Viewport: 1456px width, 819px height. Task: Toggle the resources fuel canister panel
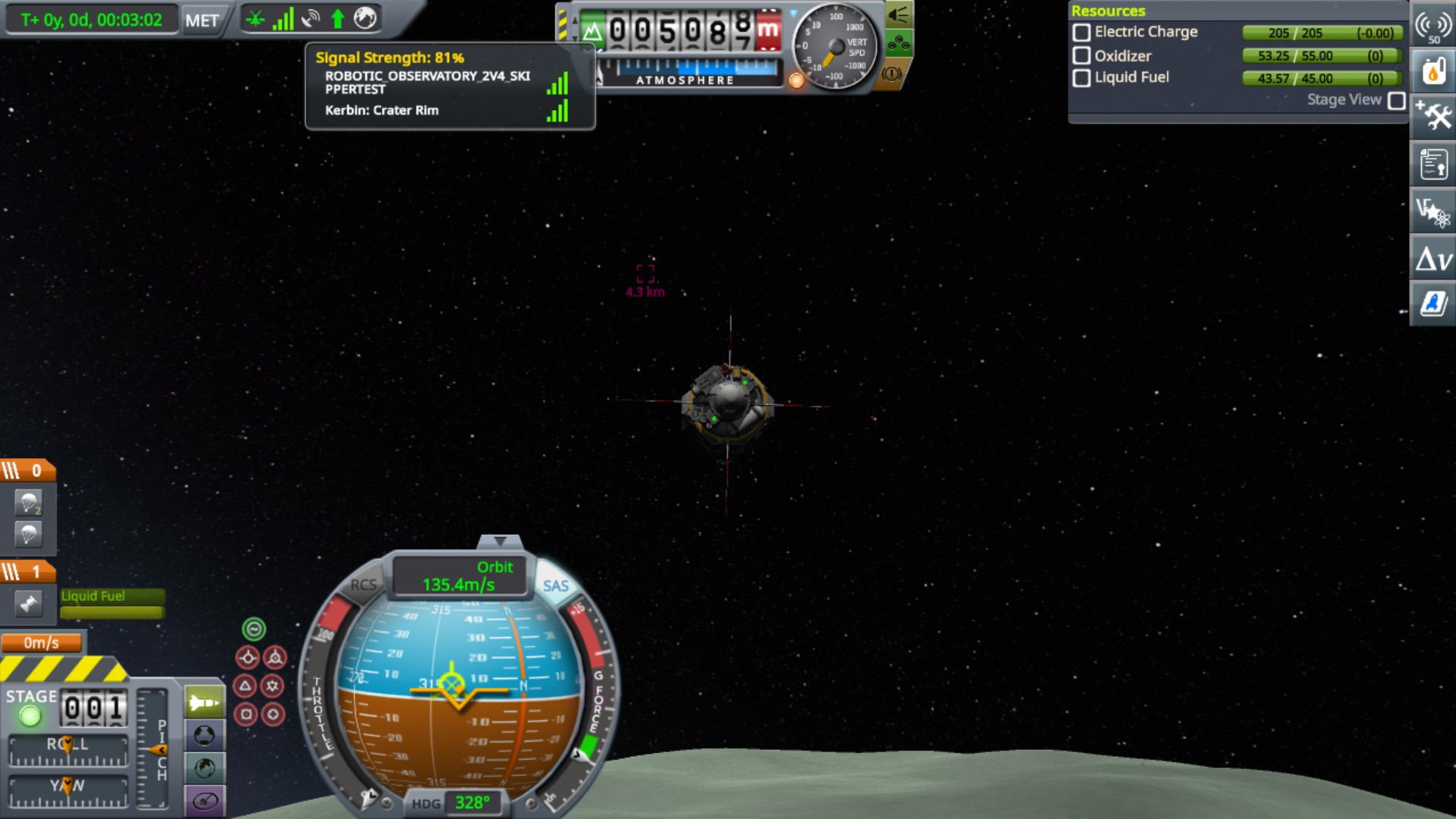1432,72
